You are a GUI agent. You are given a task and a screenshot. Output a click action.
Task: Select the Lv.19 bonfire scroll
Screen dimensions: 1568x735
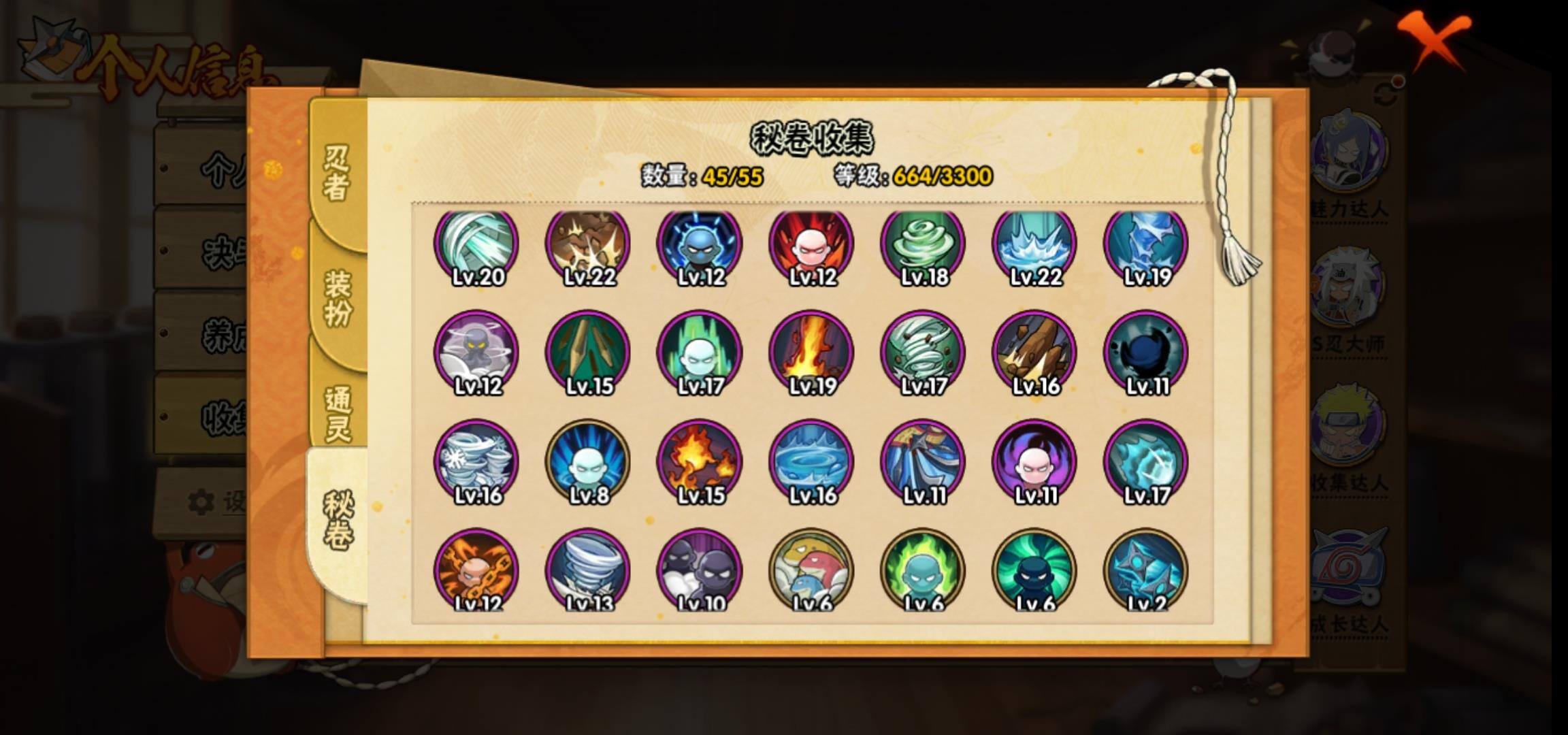tap(811, 353)
